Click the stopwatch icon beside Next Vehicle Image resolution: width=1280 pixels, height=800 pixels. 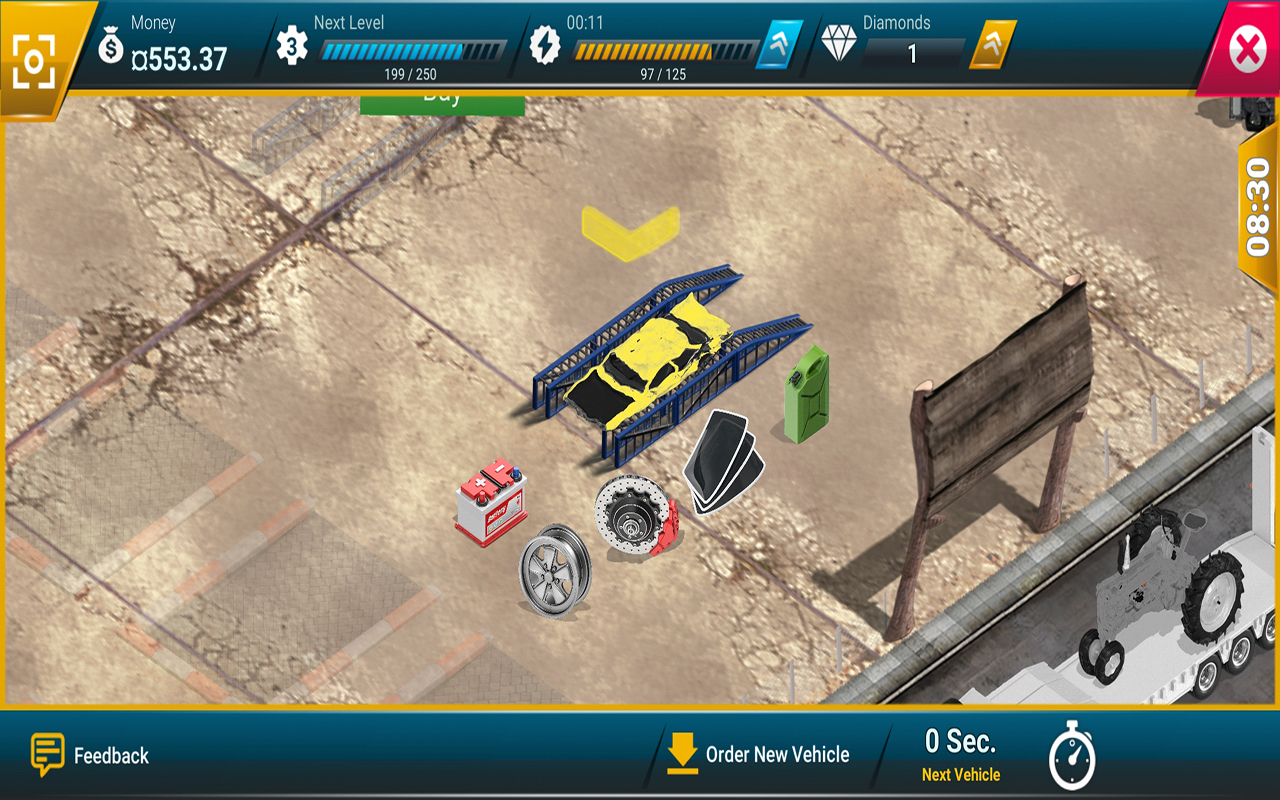coord(1072,756)
